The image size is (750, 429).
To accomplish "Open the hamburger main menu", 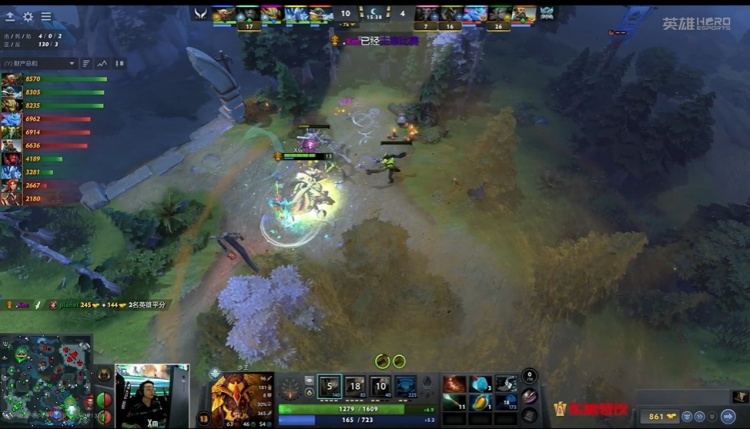I will pos(46,17).
